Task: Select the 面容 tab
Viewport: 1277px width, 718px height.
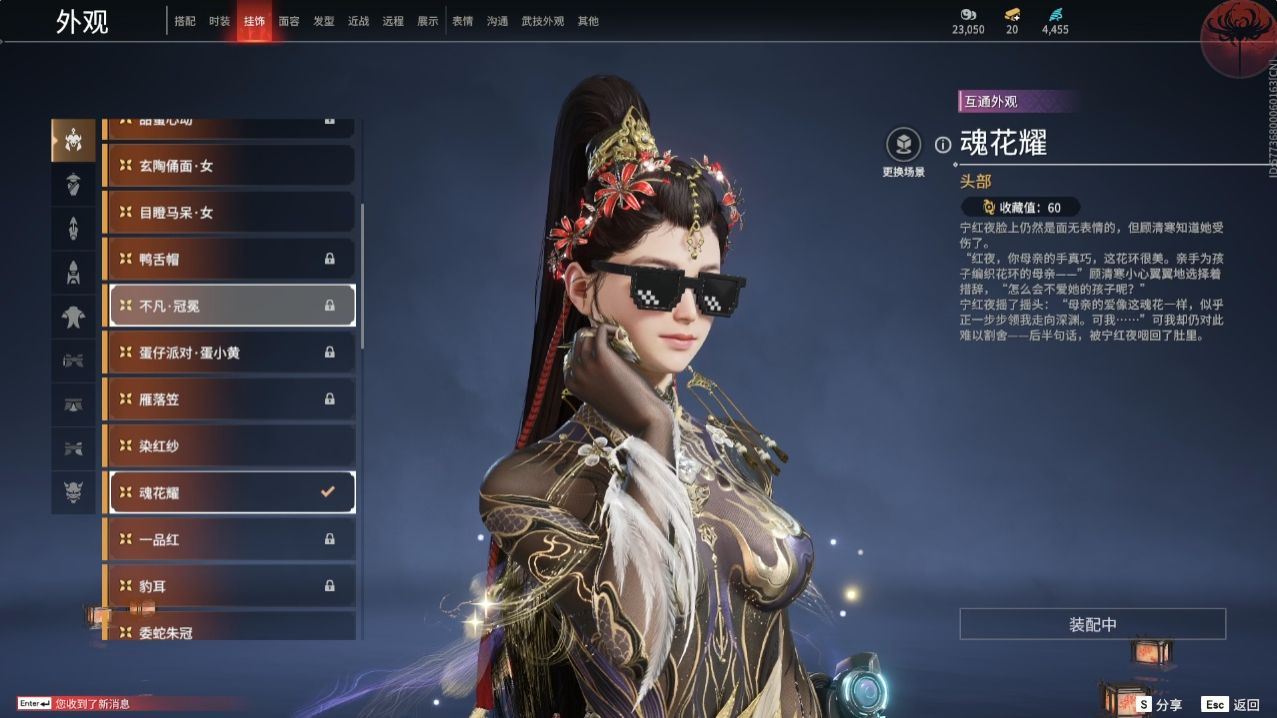Action: point(289,21)
